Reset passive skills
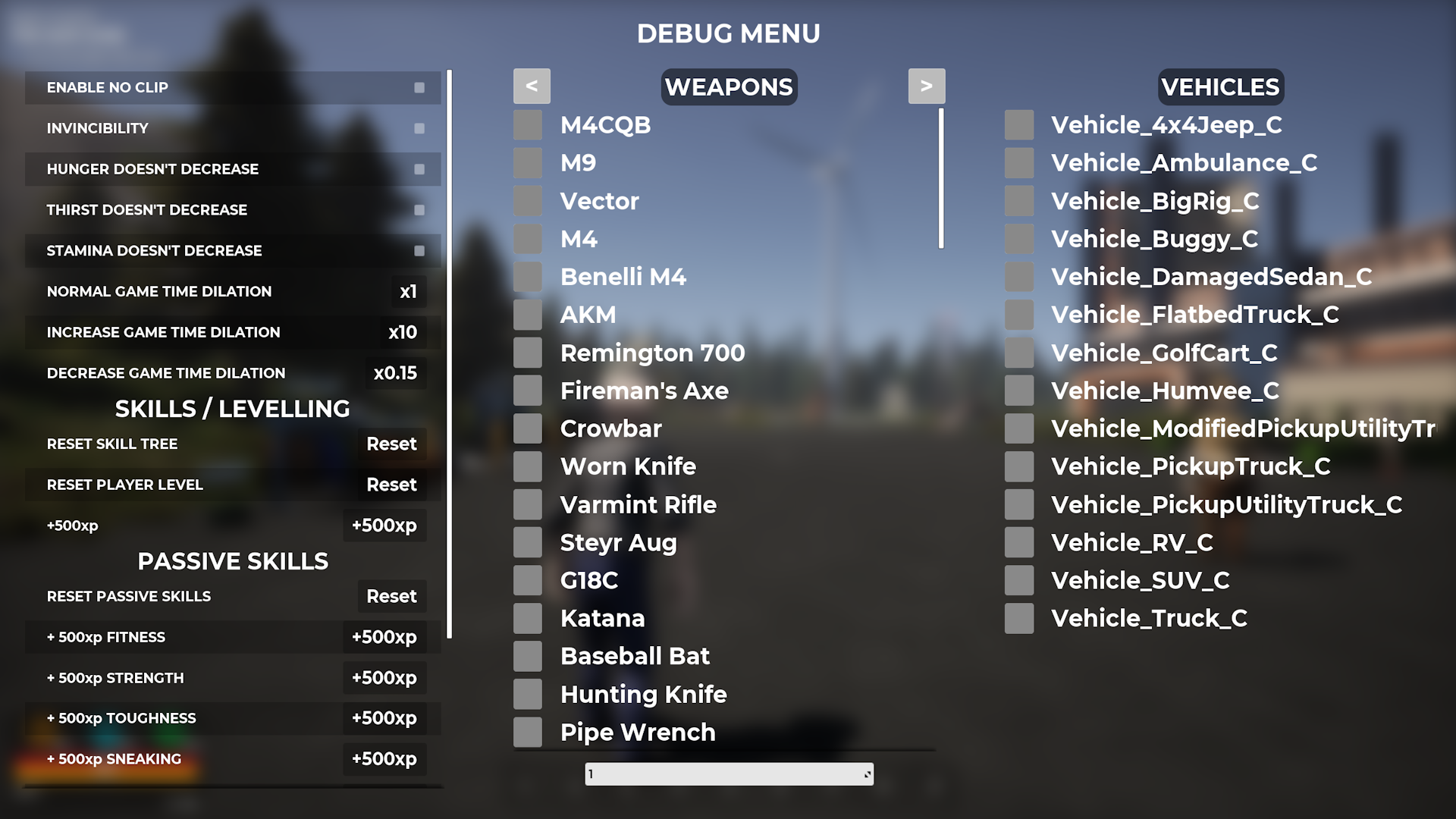The height and width of the screenshot is (819, 1456). 391,596
